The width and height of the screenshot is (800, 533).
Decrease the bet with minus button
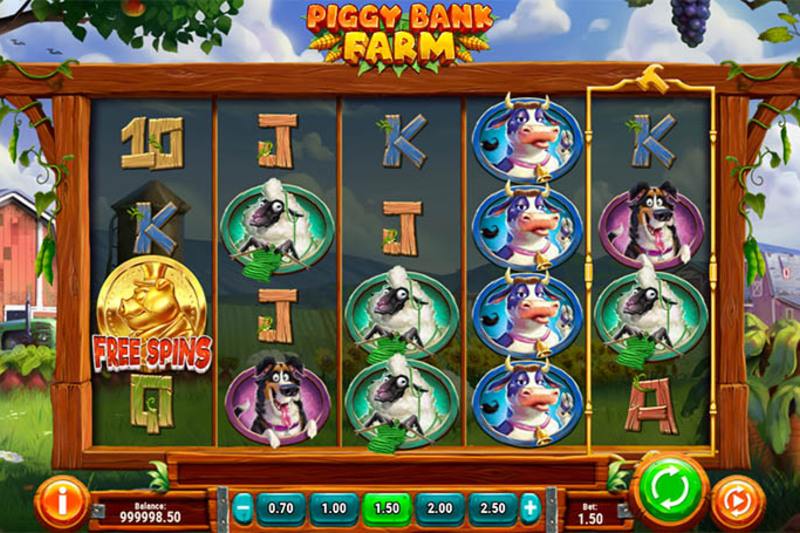coord(242,509)
